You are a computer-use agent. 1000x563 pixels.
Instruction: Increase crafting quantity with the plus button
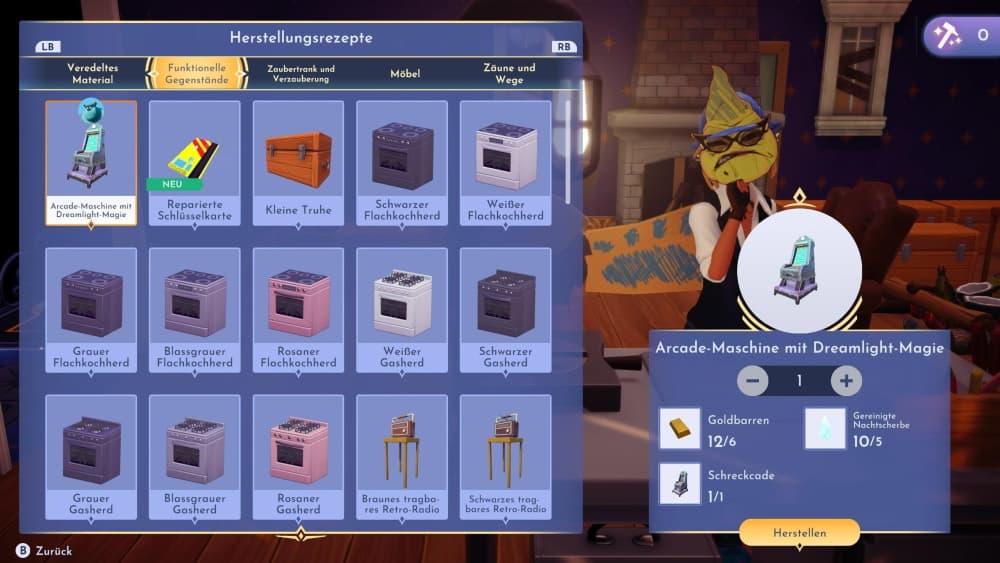pos(846,381)
